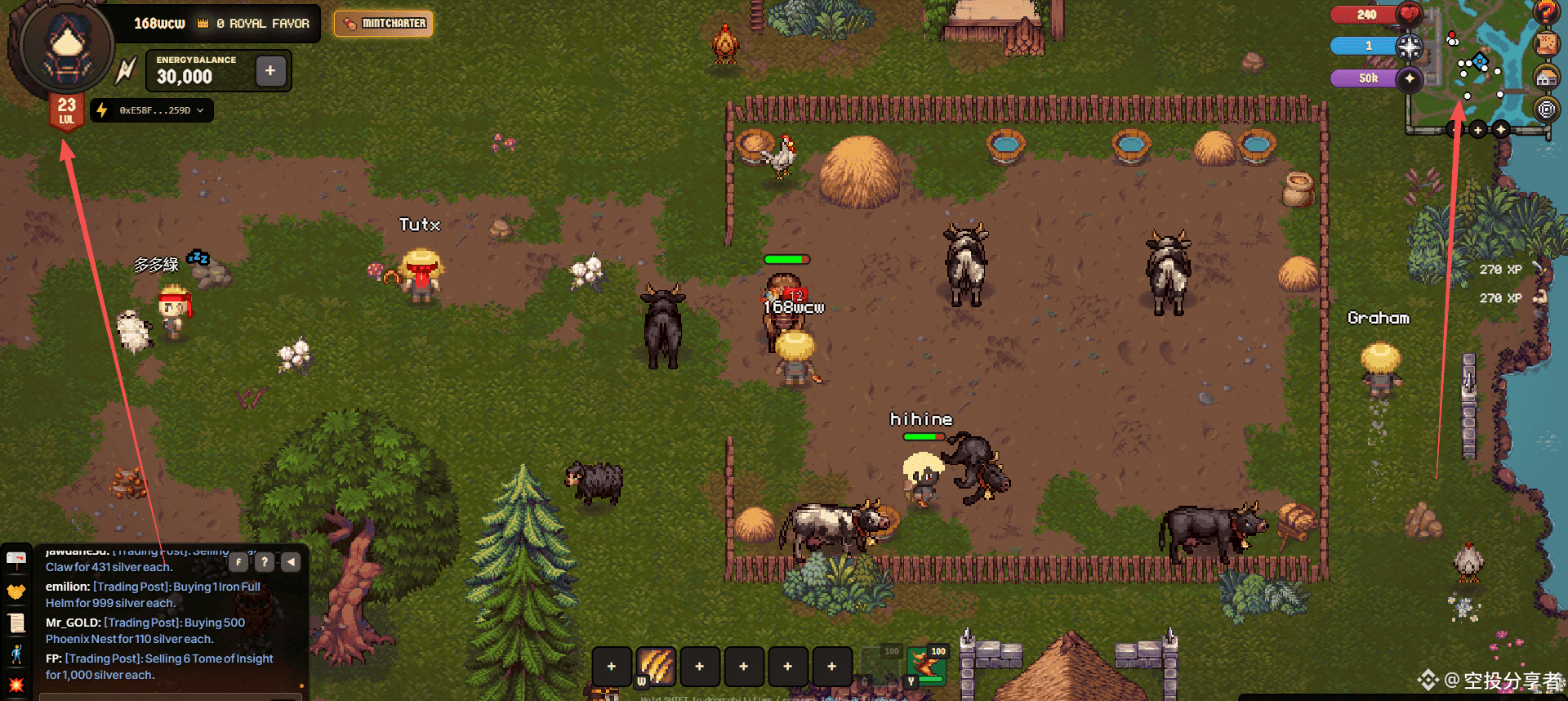Image resolution: width=1568 pixels, height=701 pixels.
Task: Click the house icon beside minimap
Action: tap(1546, 78)
